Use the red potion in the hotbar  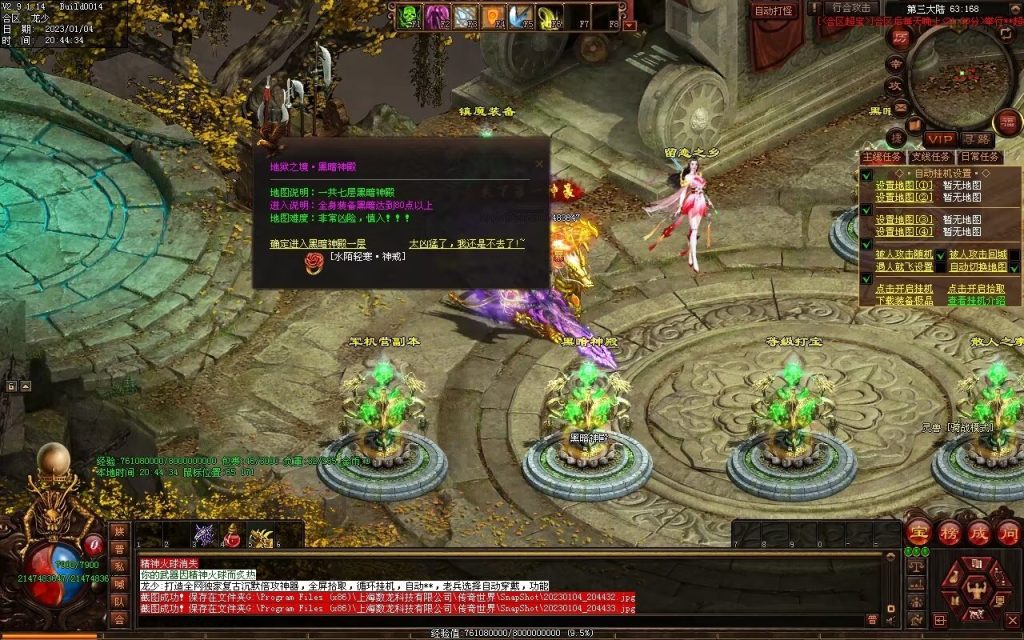click(x=233, y=537)
